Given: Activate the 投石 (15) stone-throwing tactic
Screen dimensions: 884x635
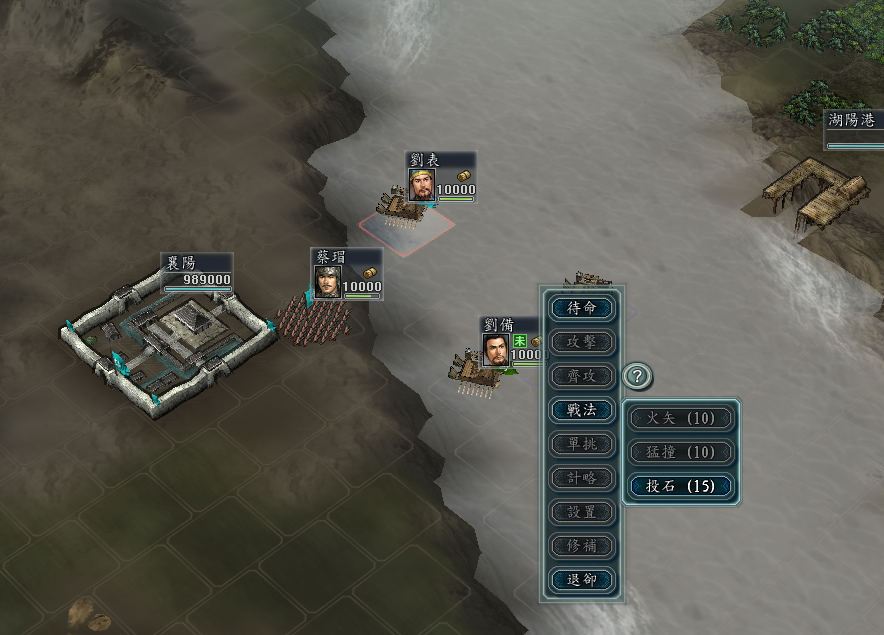Looking at the screenshot, I should point(681,486).
